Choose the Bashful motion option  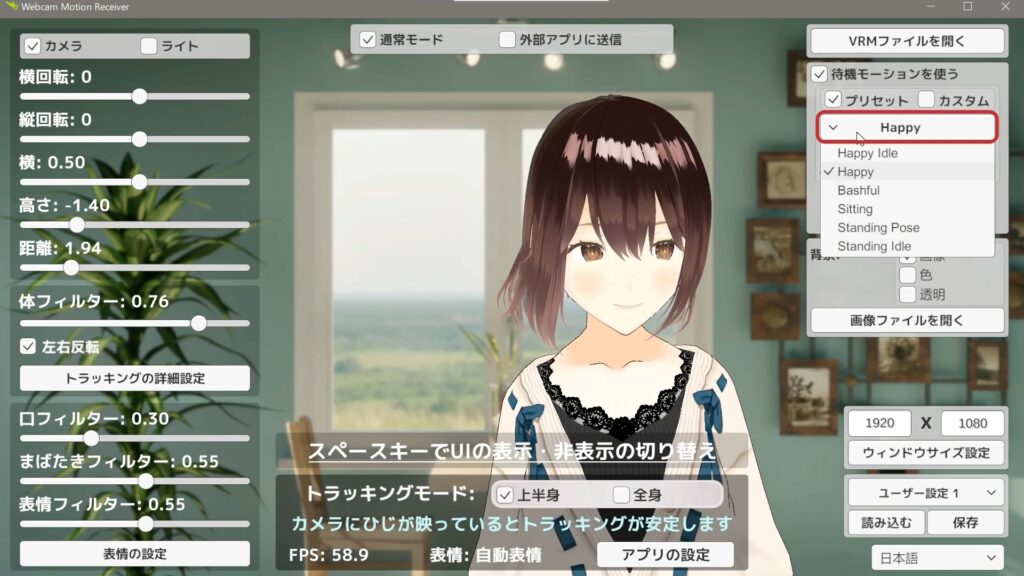click(x=858, y=190)
